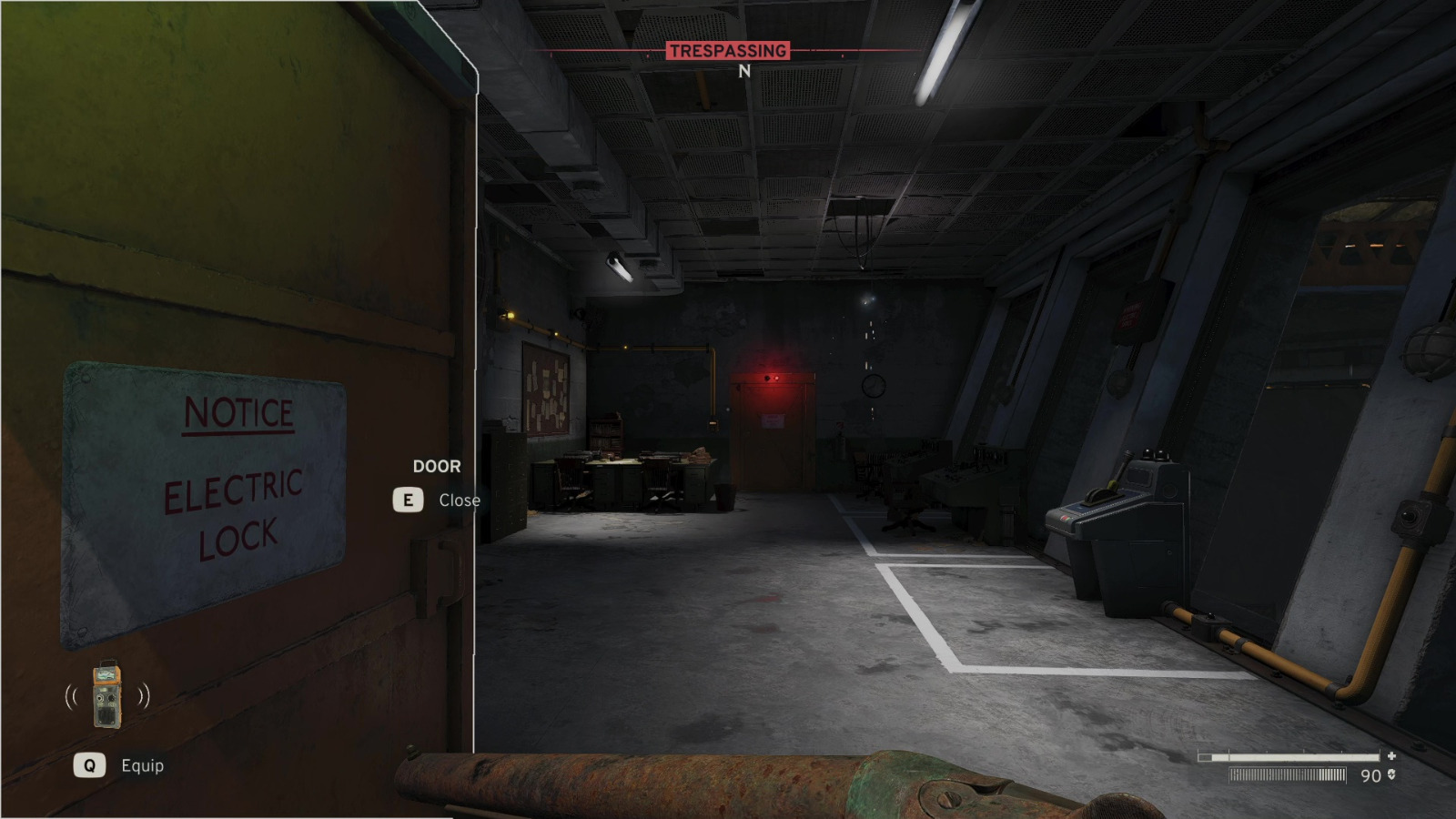This screenshot has height=819, width=1456.
Task: Click the armor shield icon beside 90
Action: click(x=1393, y=775)
